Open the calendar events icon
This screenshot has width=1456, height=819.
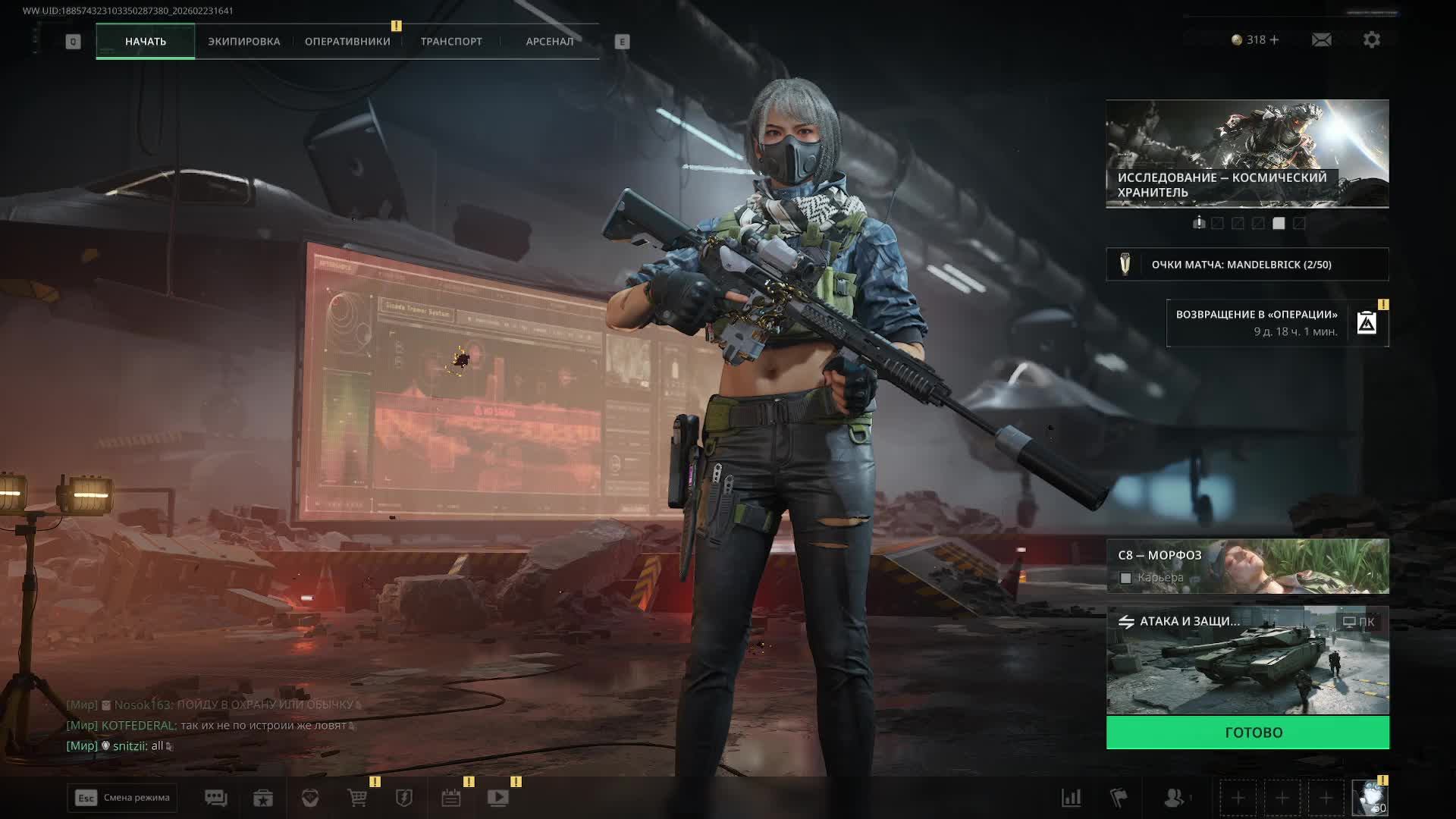[451, 798]
